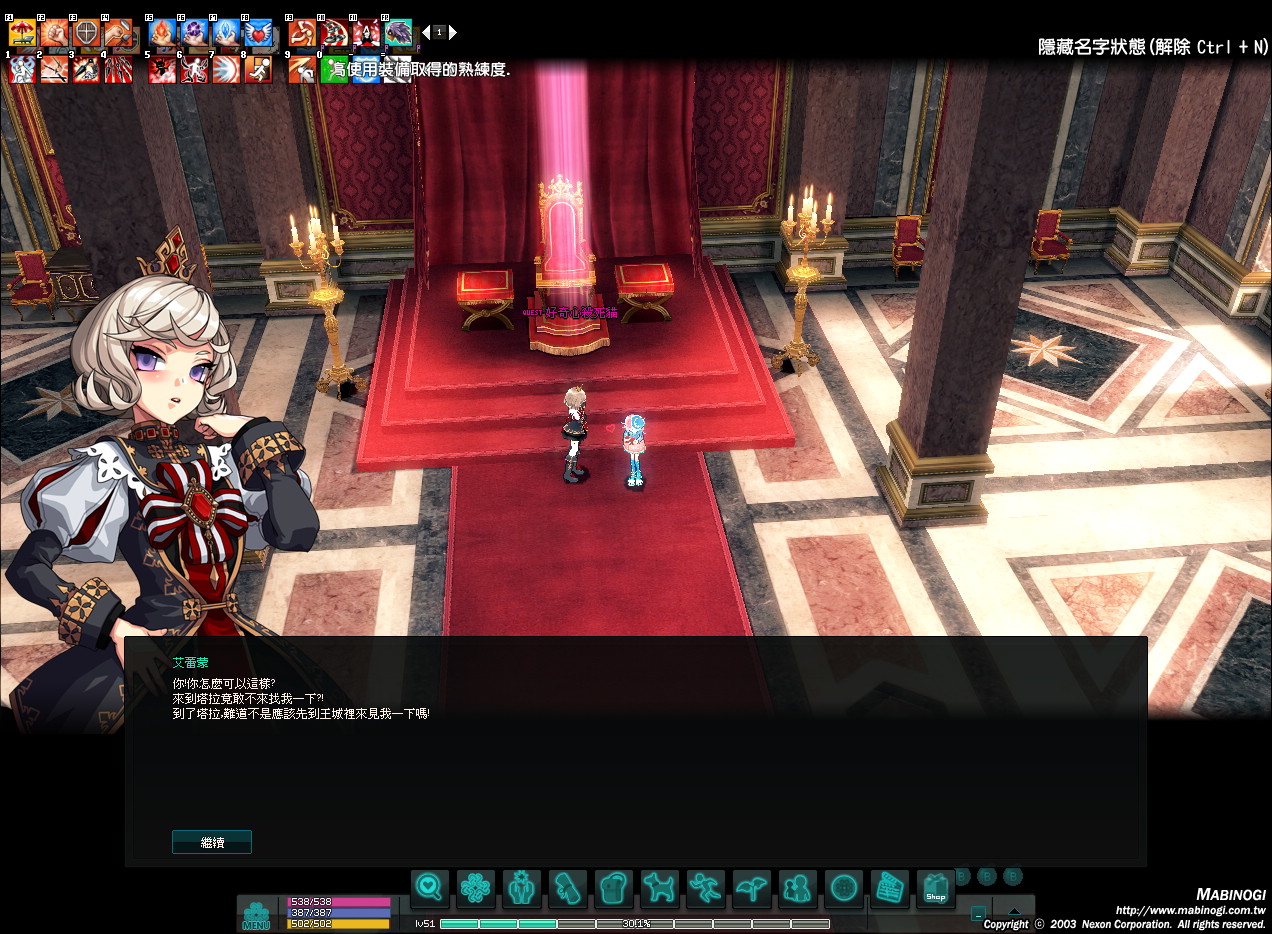Open the character info figure icon

click(521, 888)
